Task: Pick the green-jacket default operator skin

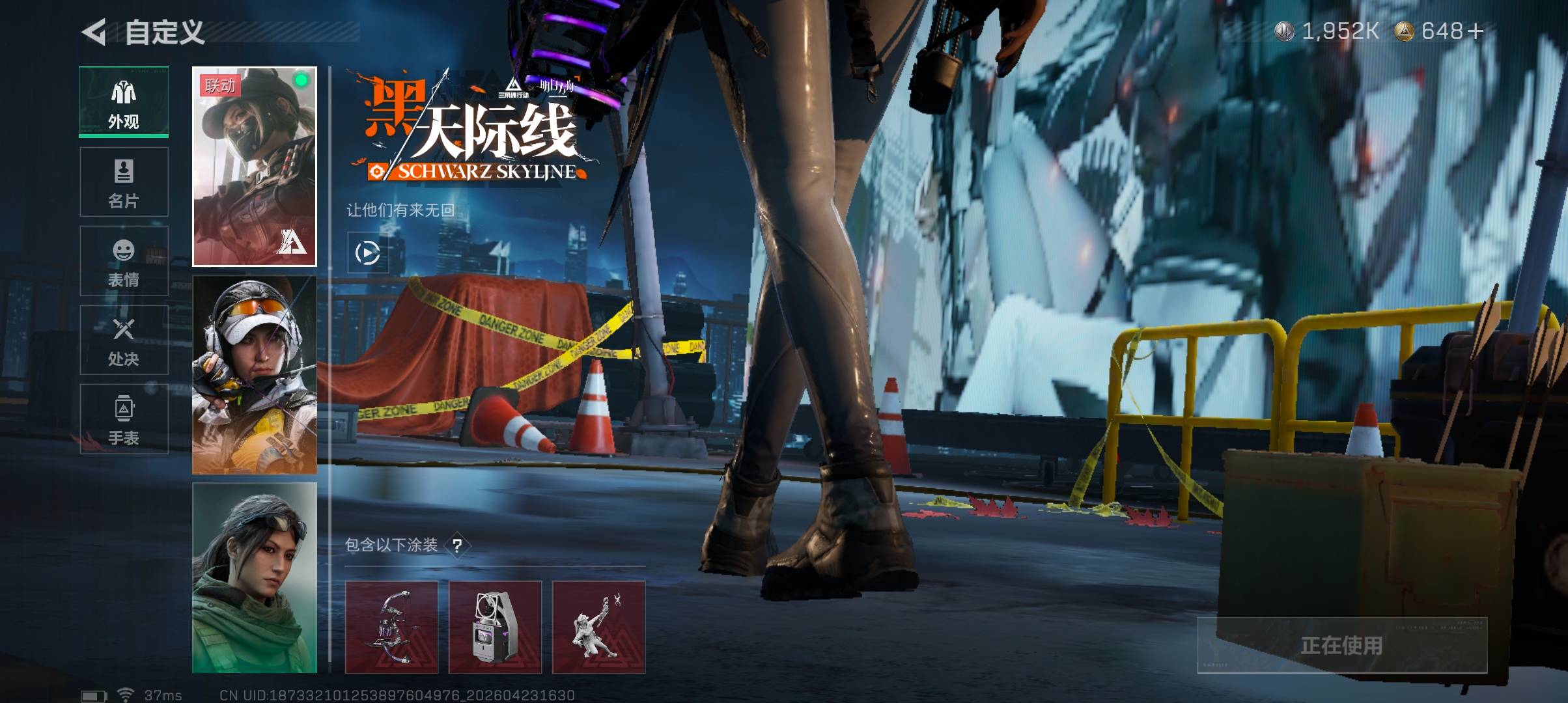Action: 254,578
